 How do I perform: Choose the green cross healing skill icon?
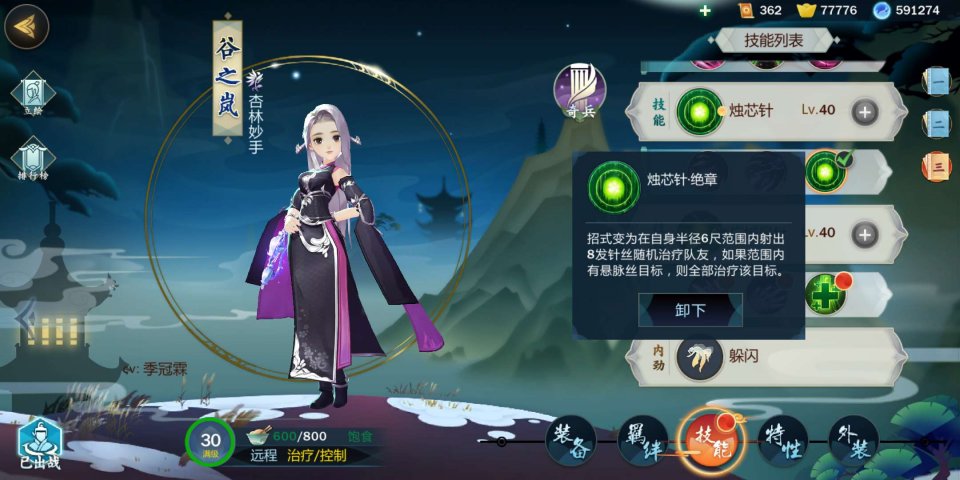coord(826,296)
